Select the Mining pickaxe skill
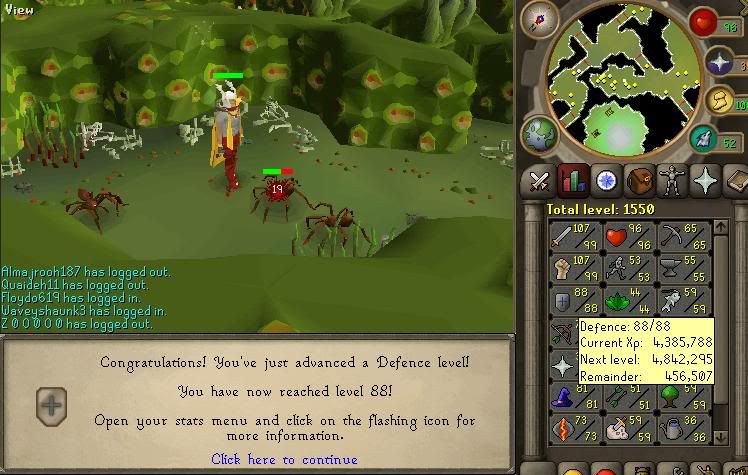This screenshot has width=748, height=475. coord(667,238)
